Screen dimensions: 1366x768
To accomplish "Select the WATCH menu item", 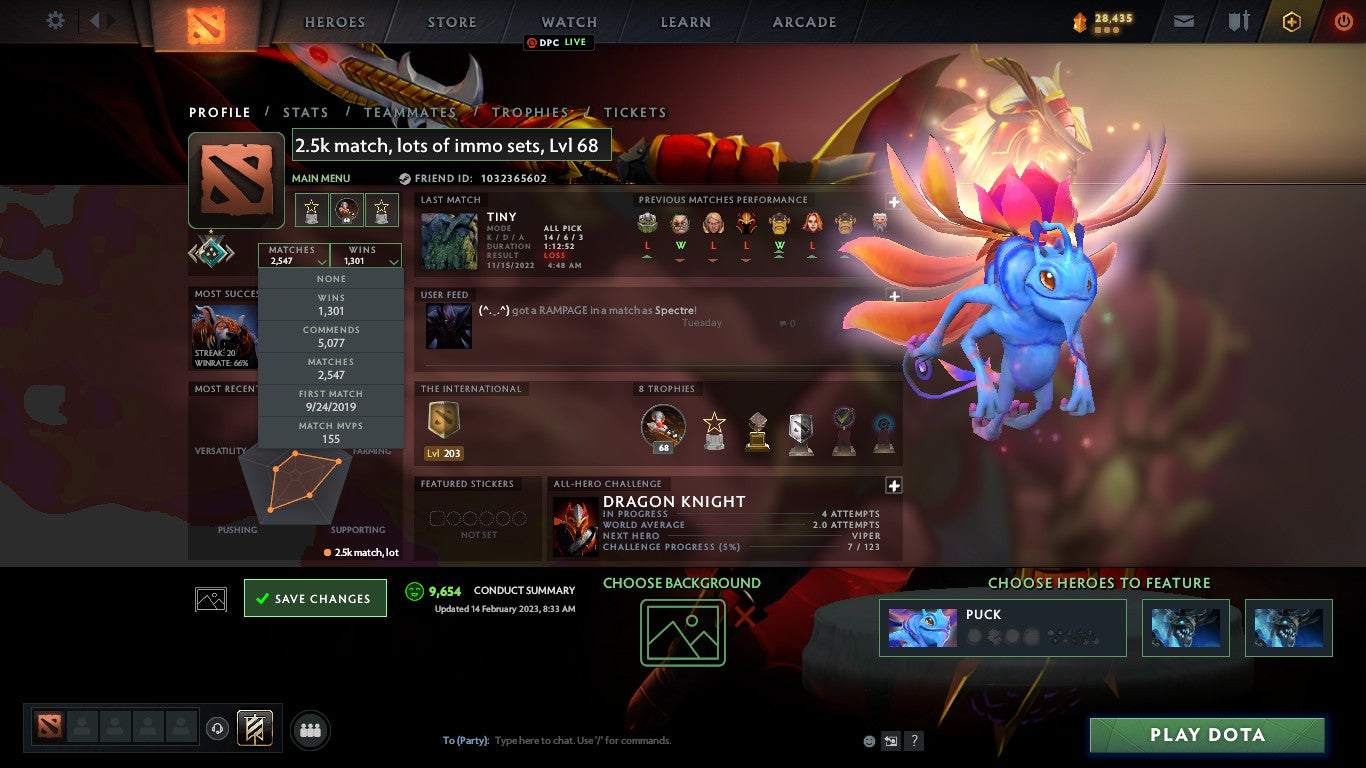I will coord(569,21).
